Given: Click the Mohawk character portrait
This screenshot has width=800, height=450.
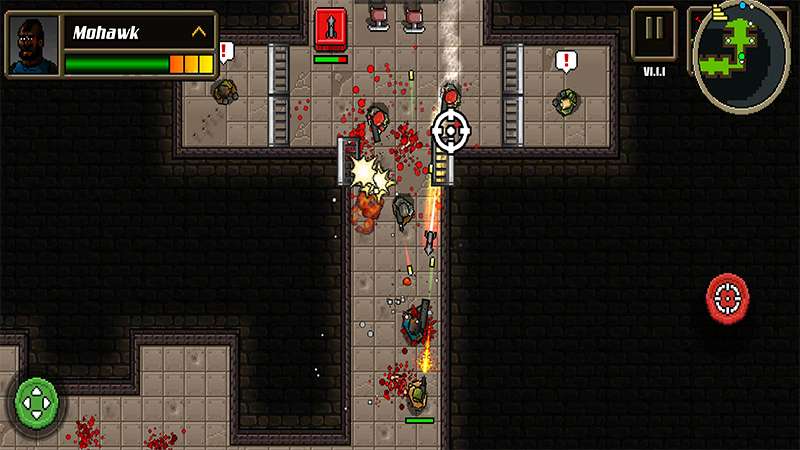Looking at the screenshot, I should tap(33, 45).
